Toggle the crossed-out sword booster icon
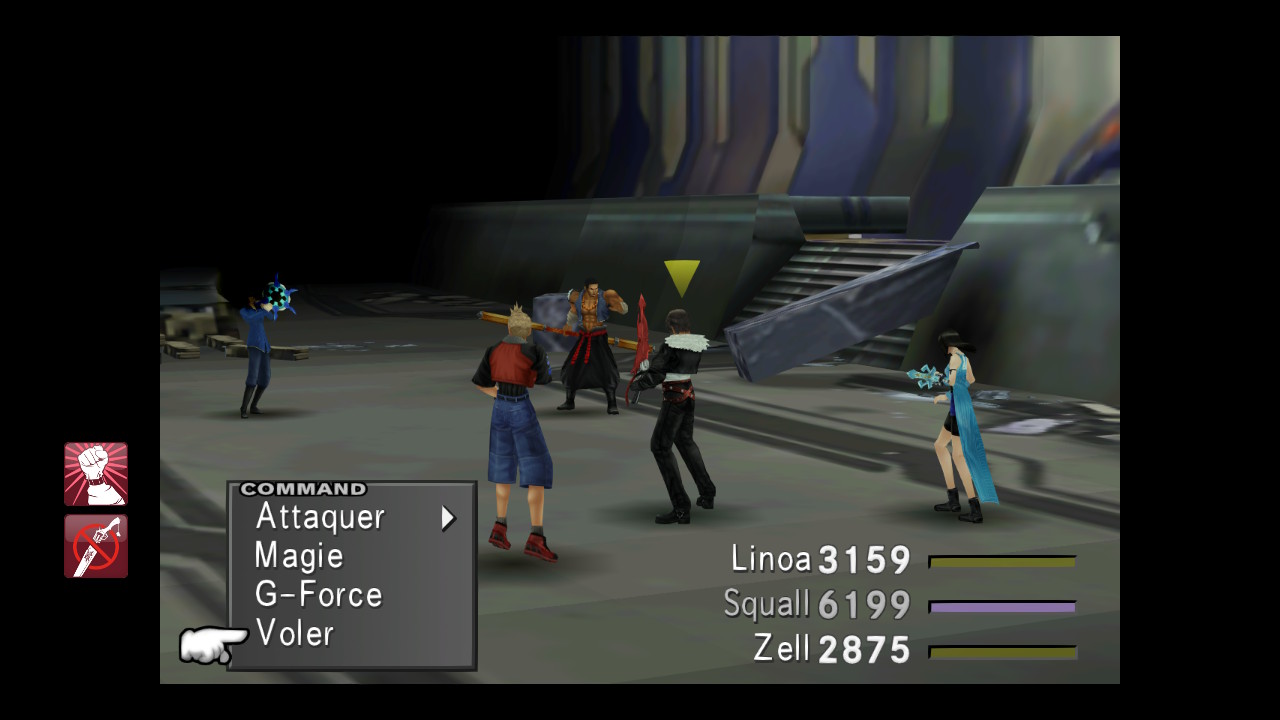1280x720 pixels. coord(96,546)
